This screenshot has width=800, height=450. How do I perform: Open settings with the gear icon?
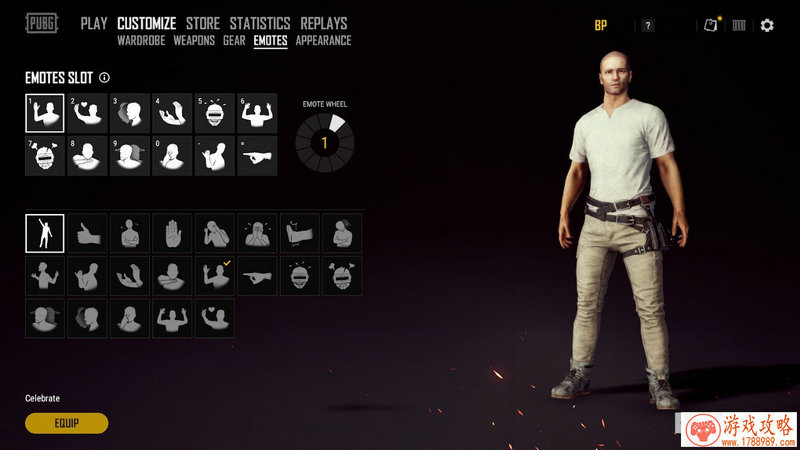[767, 25]
